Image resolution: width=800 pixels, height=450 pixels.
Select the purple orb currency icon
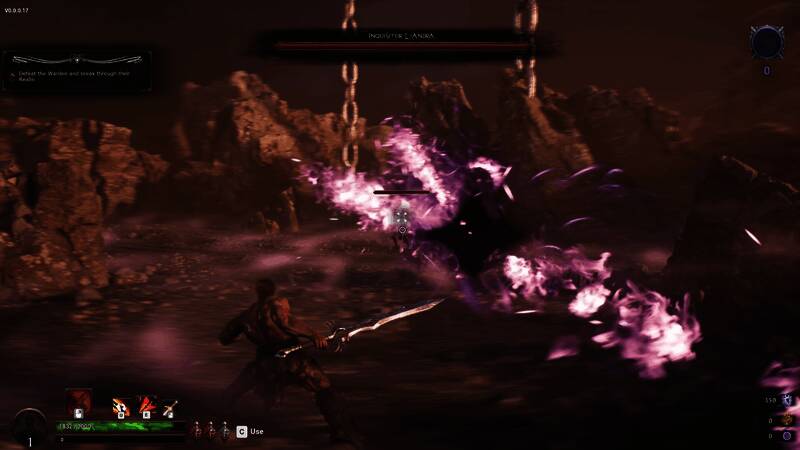tap(788, 435)
